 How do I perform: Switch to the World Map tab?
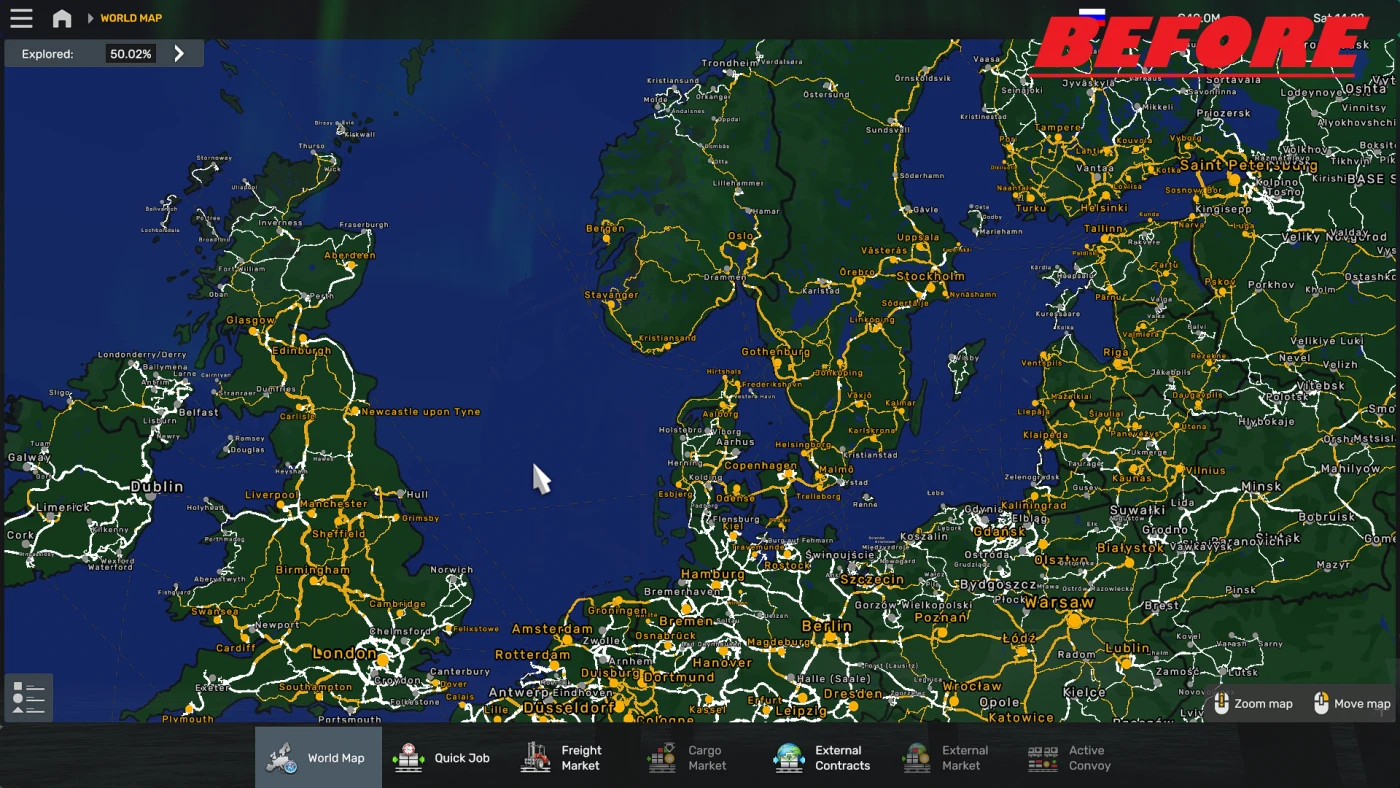point(318,757)
